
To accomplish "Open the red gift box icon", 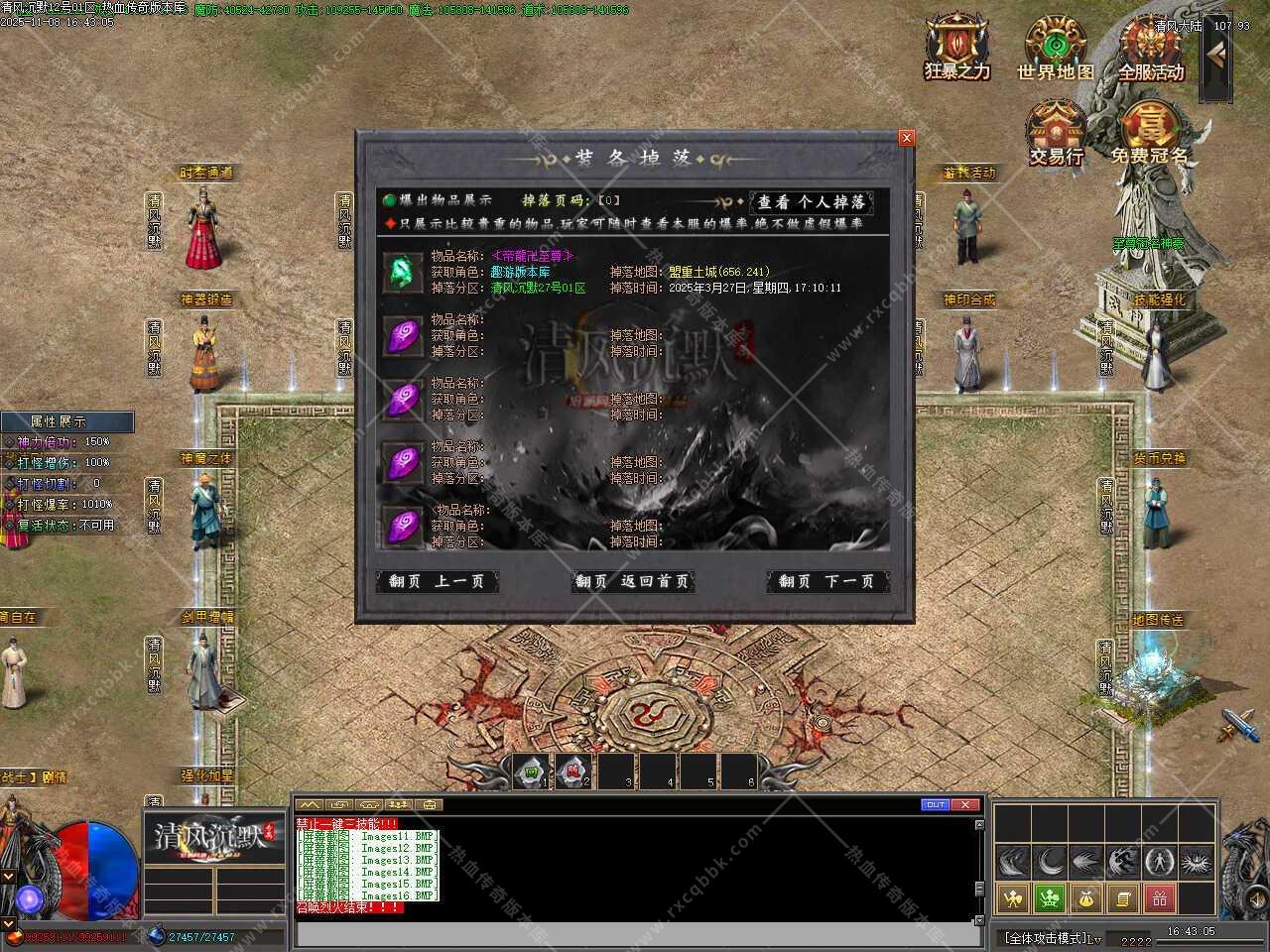I will coord(1160,899).
